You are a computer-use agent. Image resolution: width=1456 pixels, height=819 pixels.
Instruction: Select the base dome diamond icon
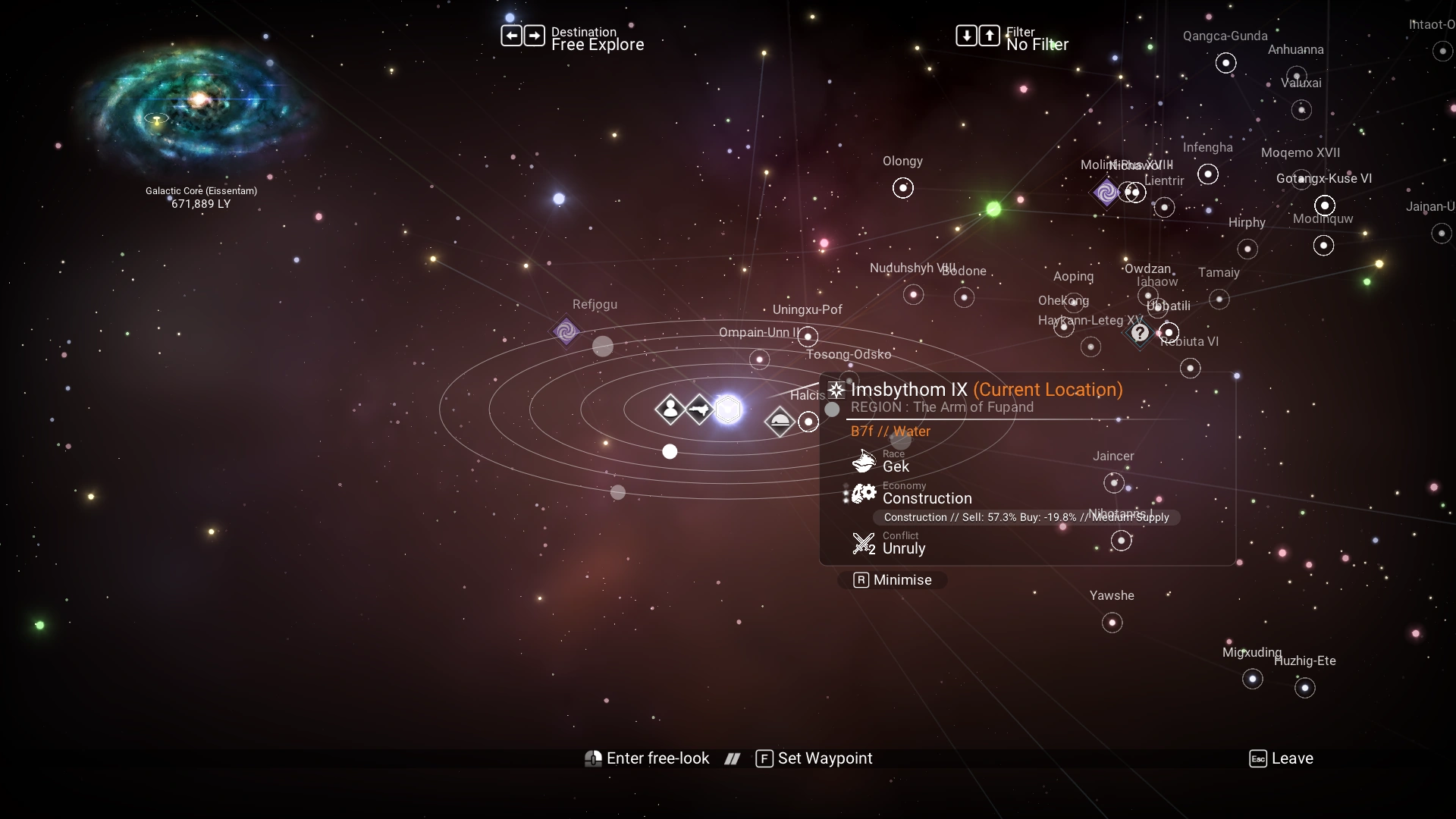pos(780,422)
